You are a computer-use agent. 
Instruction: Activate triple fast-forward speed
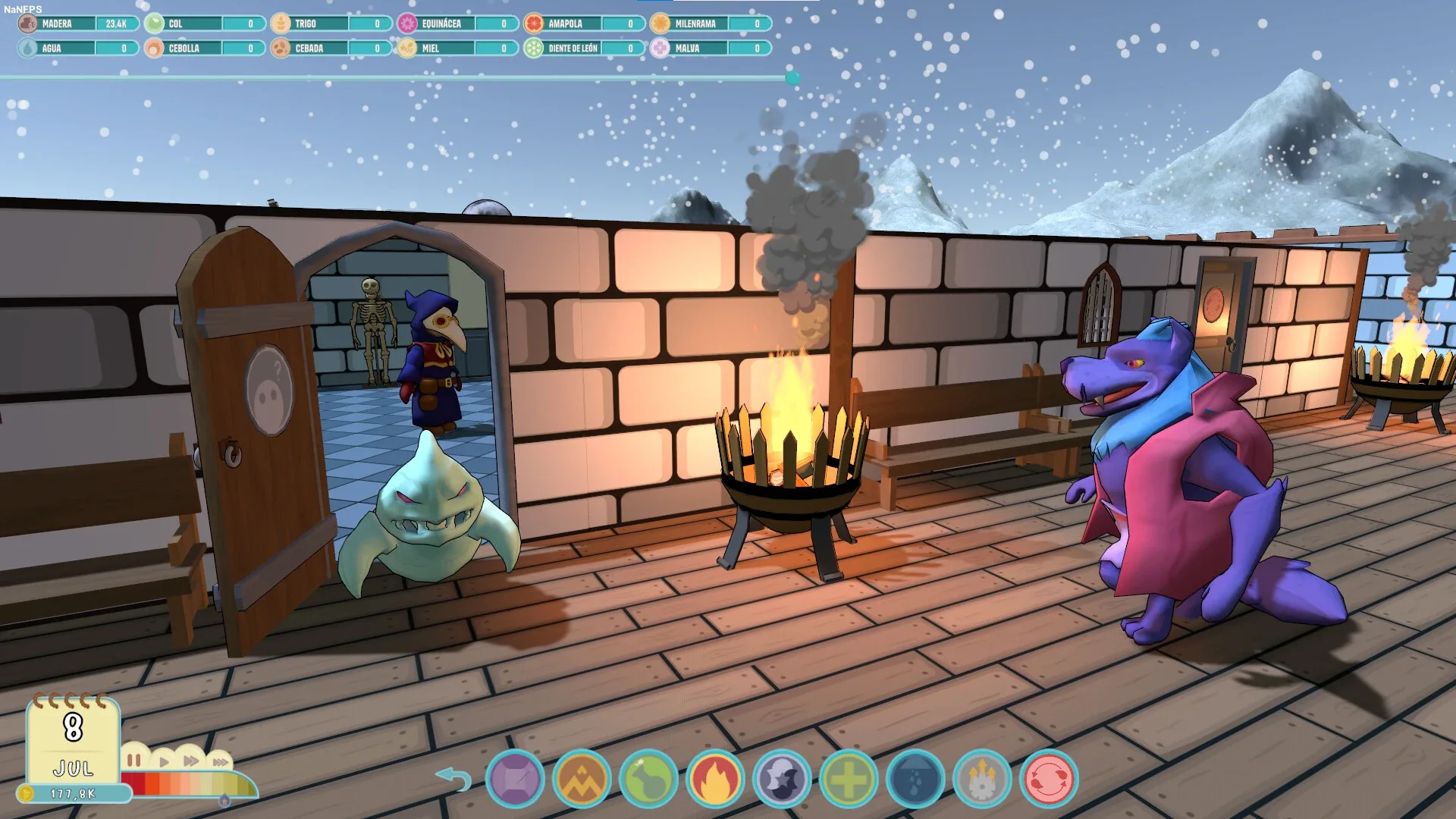[x=220, y=761]
